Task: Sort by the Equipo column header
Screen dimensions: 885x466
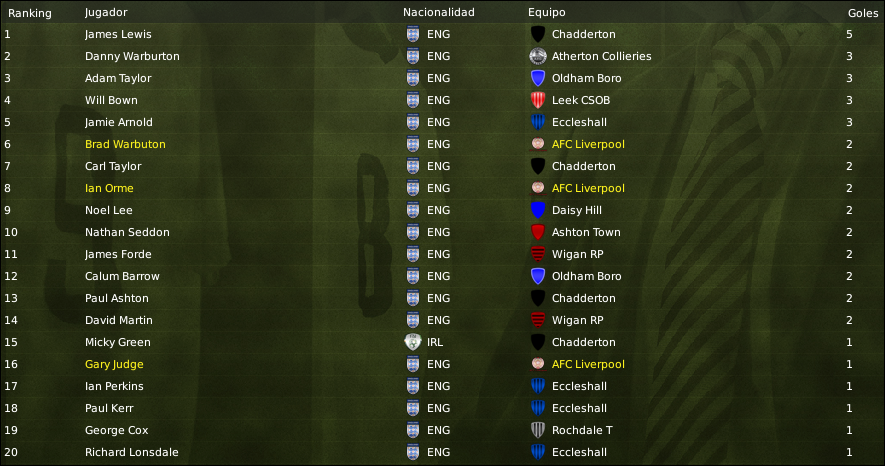Action: click(546, 13)
